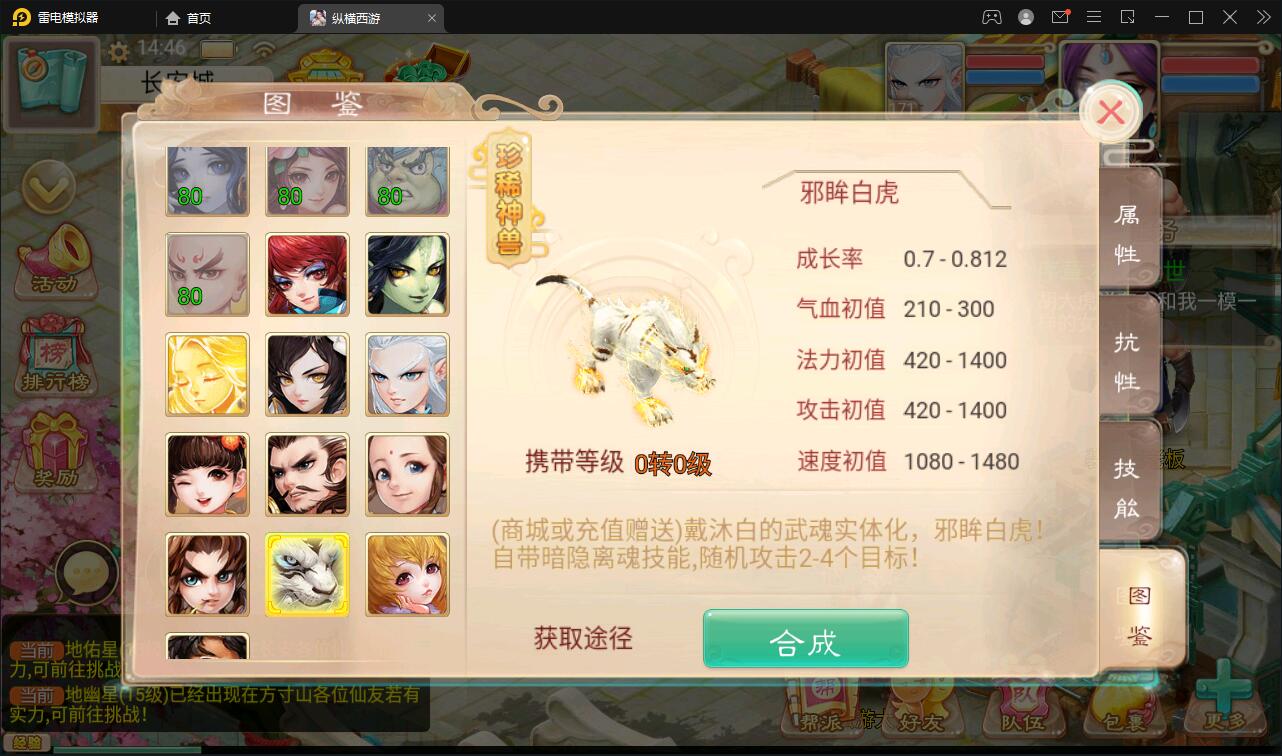Expand LDPlayer's extra toolbar with the >> arrows
The image size is (1282, 756).
(1262, 16)
